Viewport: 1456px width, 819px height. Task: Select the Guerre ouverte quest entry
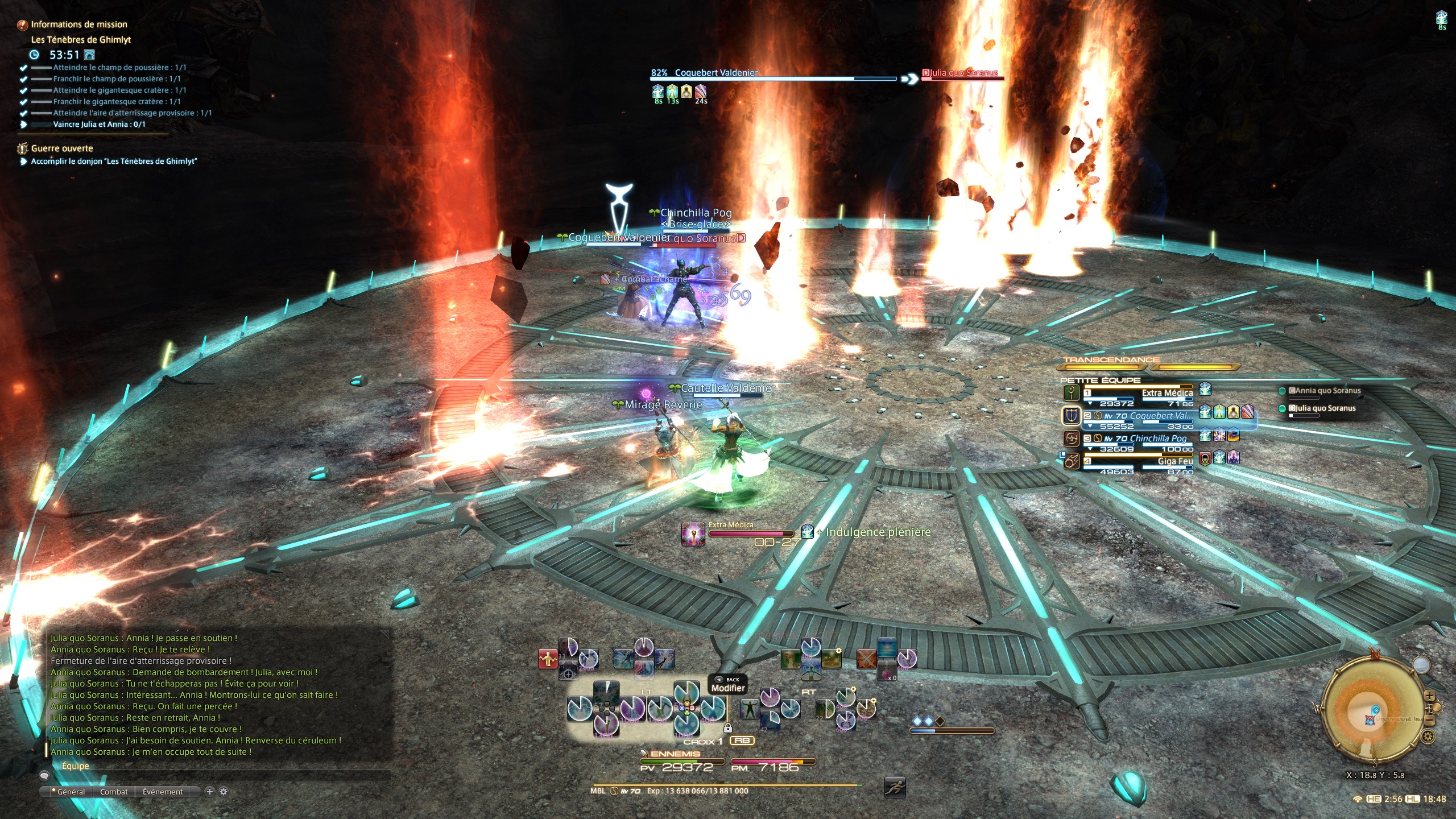(61, 148)
